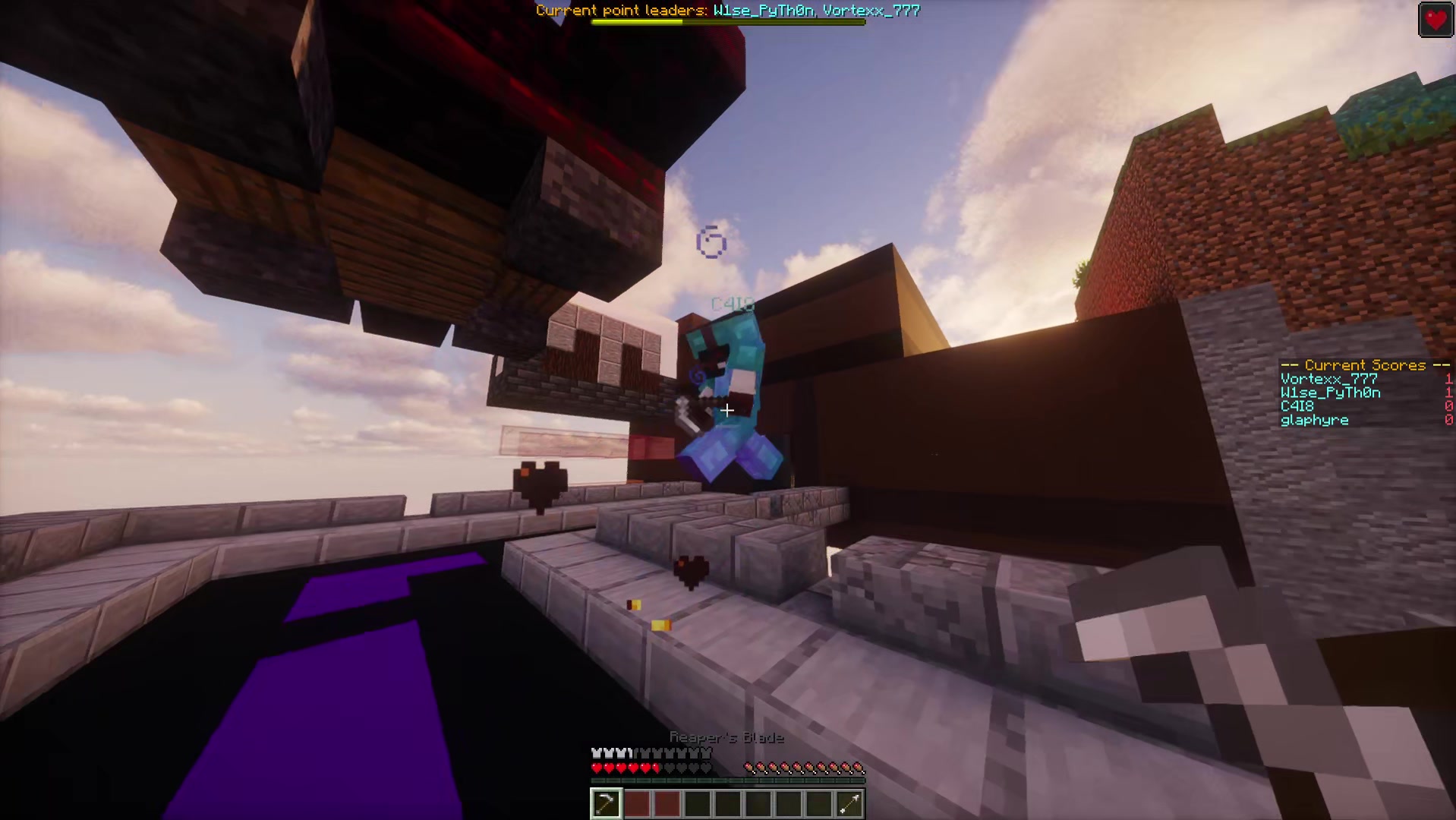
Task: Click the green experience bar above the hotbar
Action: pos(726,781)
